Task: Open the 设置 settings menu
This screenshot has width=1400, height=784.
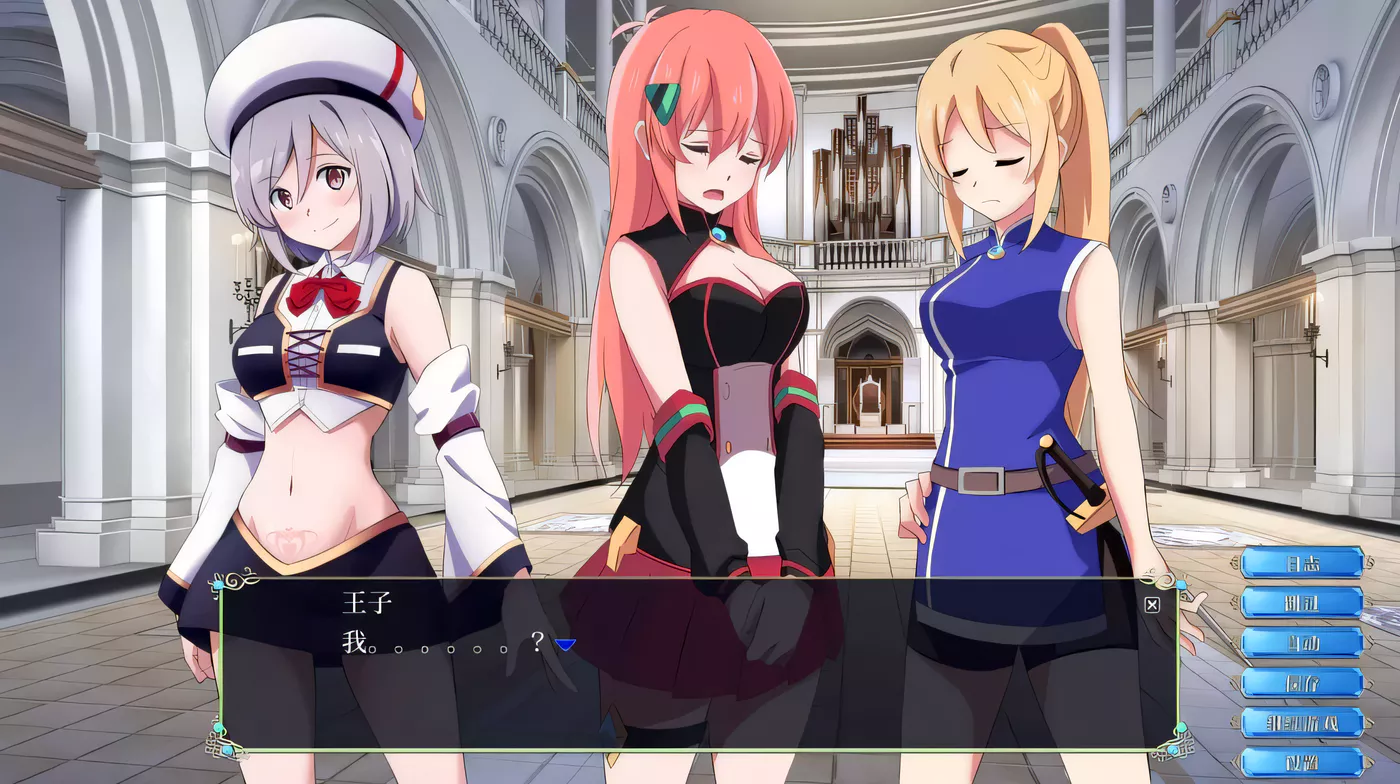Action: coord(1301,762)
